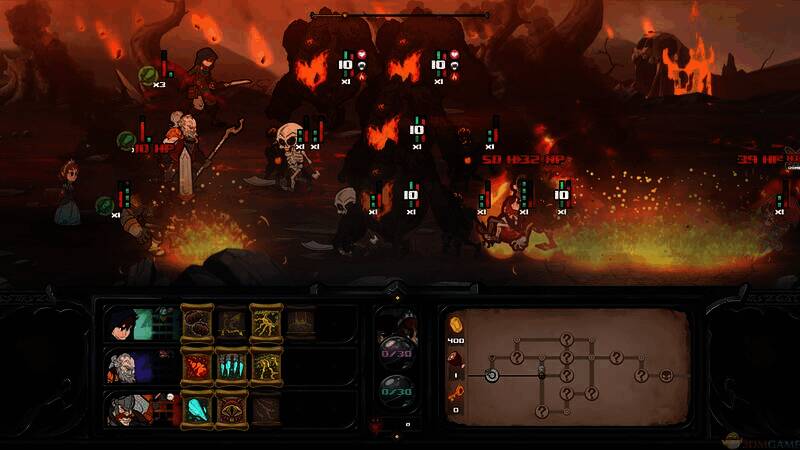Activate the red flame skill scroll
This screenshot has height=450, width=800.
(197, 366)
